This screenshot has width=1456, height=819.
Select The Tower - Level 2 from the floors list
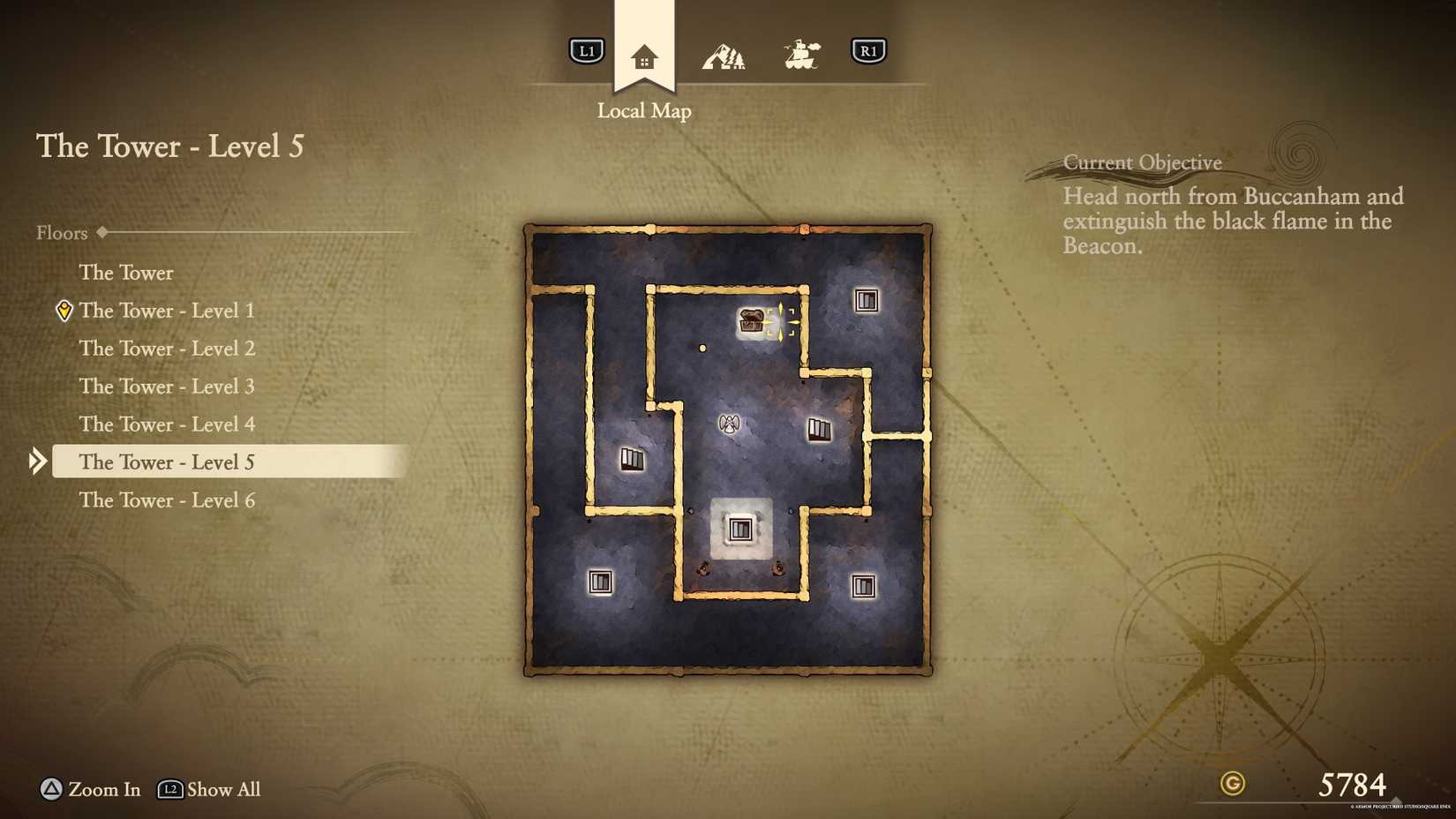[168, 349]
